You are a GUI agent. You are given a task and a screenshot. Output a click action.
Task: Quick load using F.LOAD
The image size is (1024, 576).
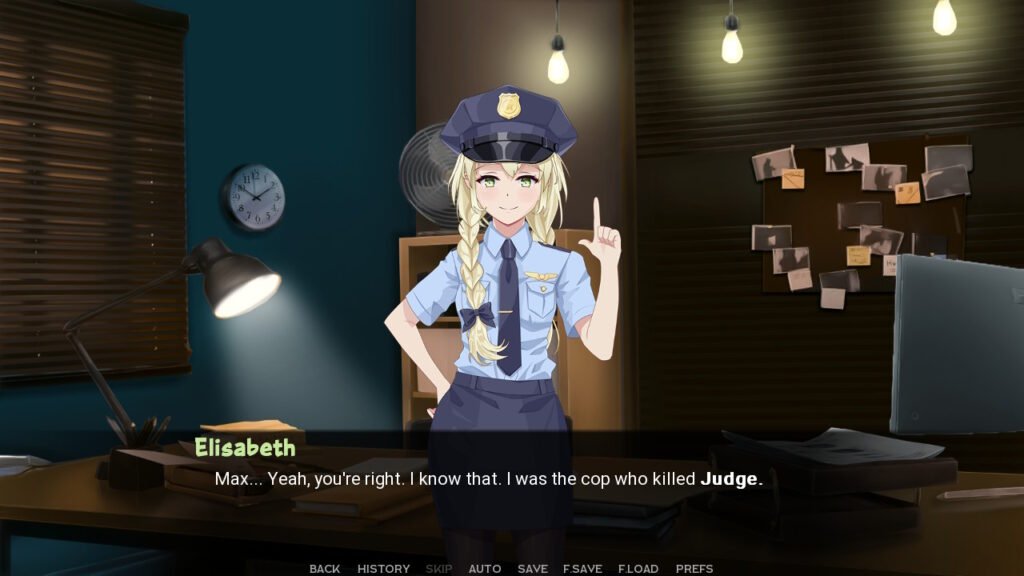(x=638, y=568)
